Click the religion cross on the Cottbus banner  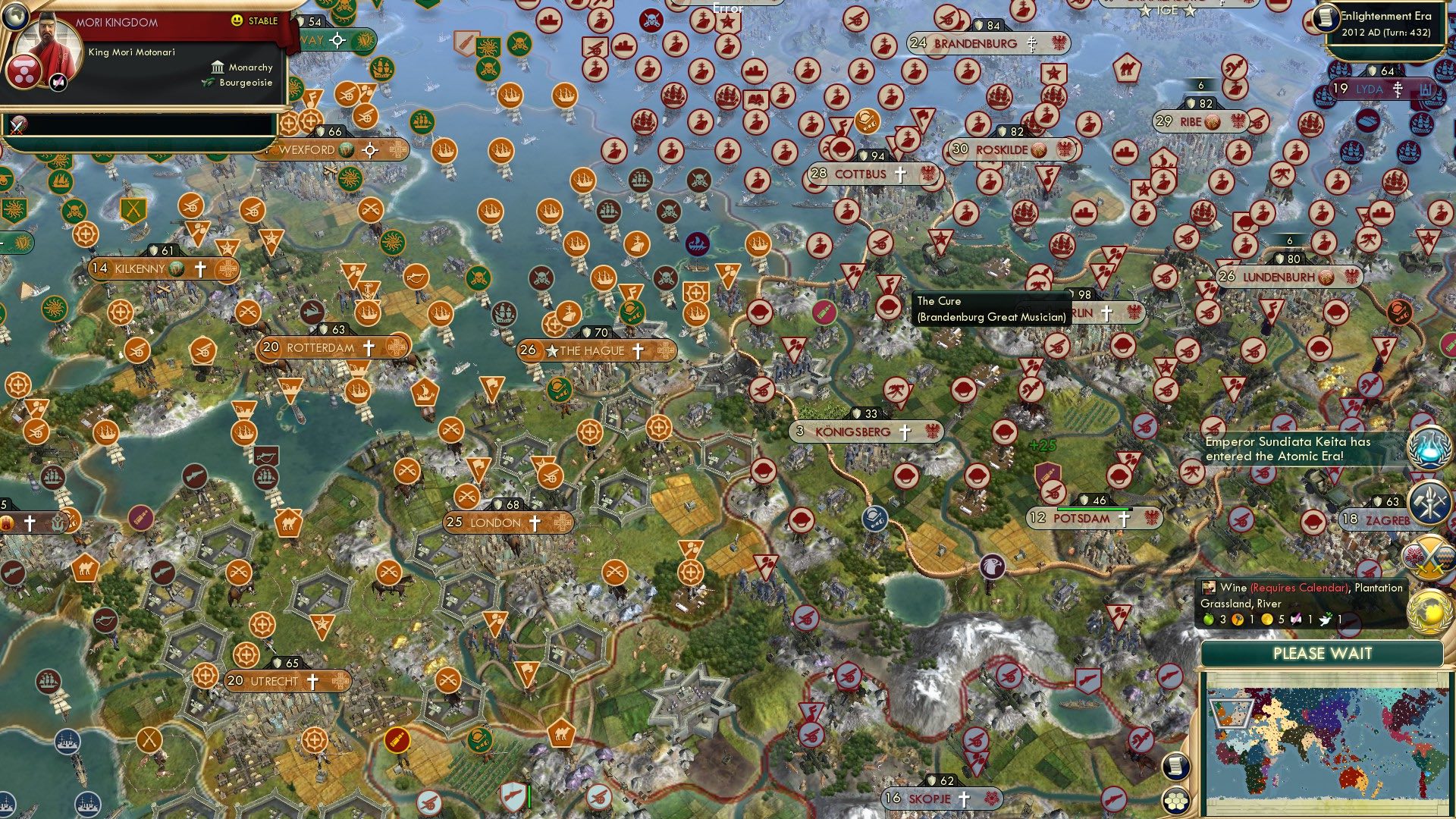coord(900,174)
